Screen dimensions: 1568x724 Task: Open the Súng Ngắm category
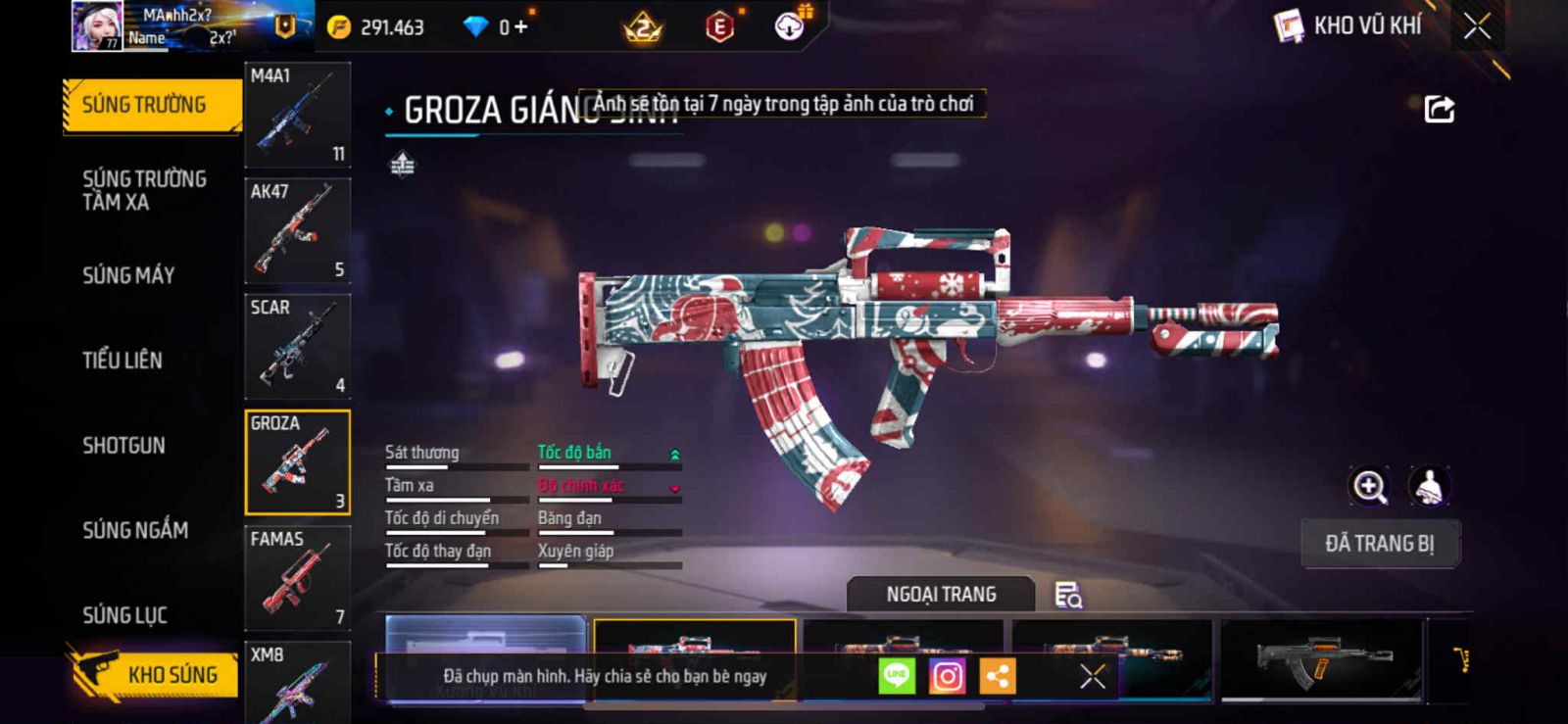(x=135, y=530)
